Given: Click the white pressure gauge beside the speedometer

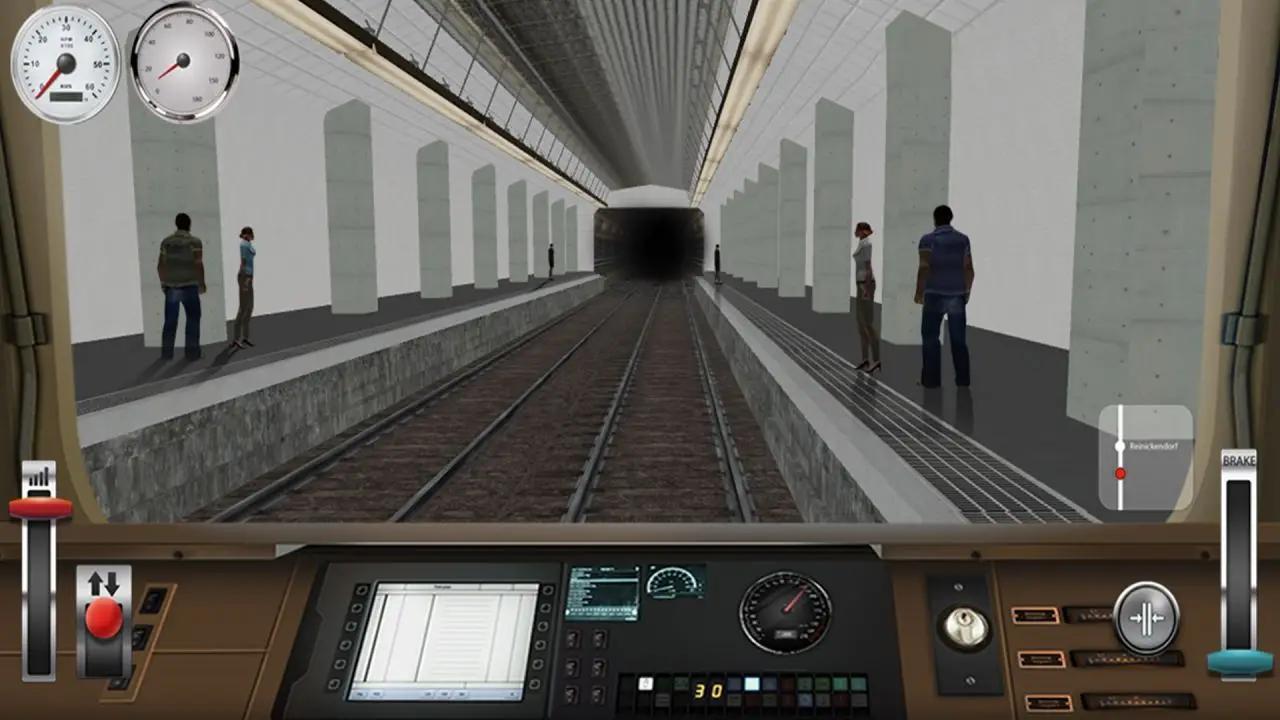Looking at the screenshot, I should [185, 58].
